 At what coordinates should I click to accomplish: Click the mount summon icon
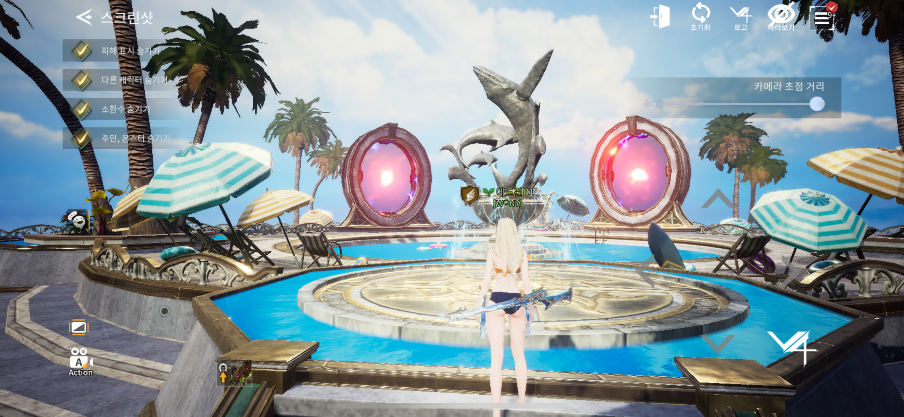(x=234, y=374)
